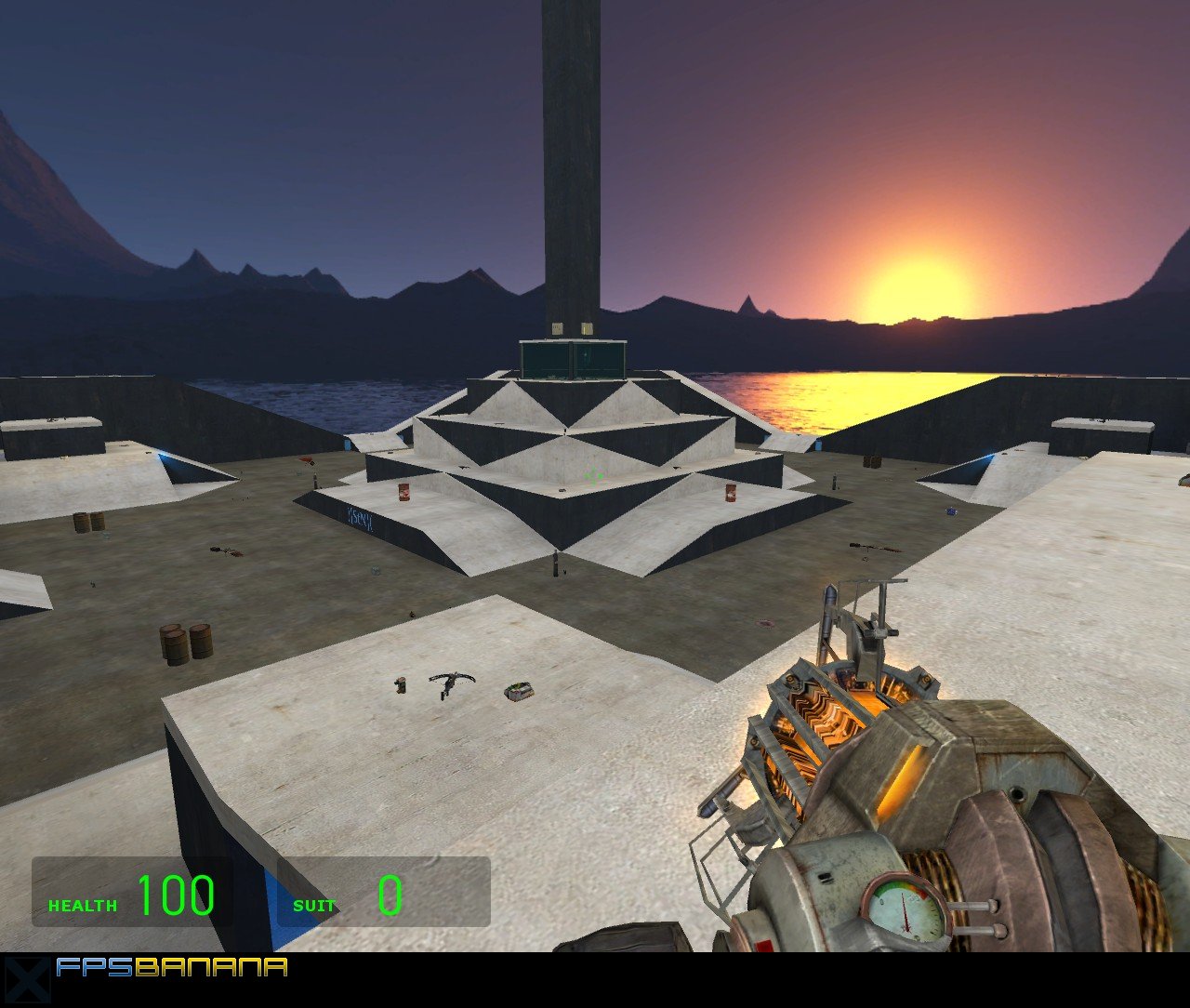Click the soda can on the left pyramid step
Screen dimensions: 1190x1008
click(x=403, y=491)
